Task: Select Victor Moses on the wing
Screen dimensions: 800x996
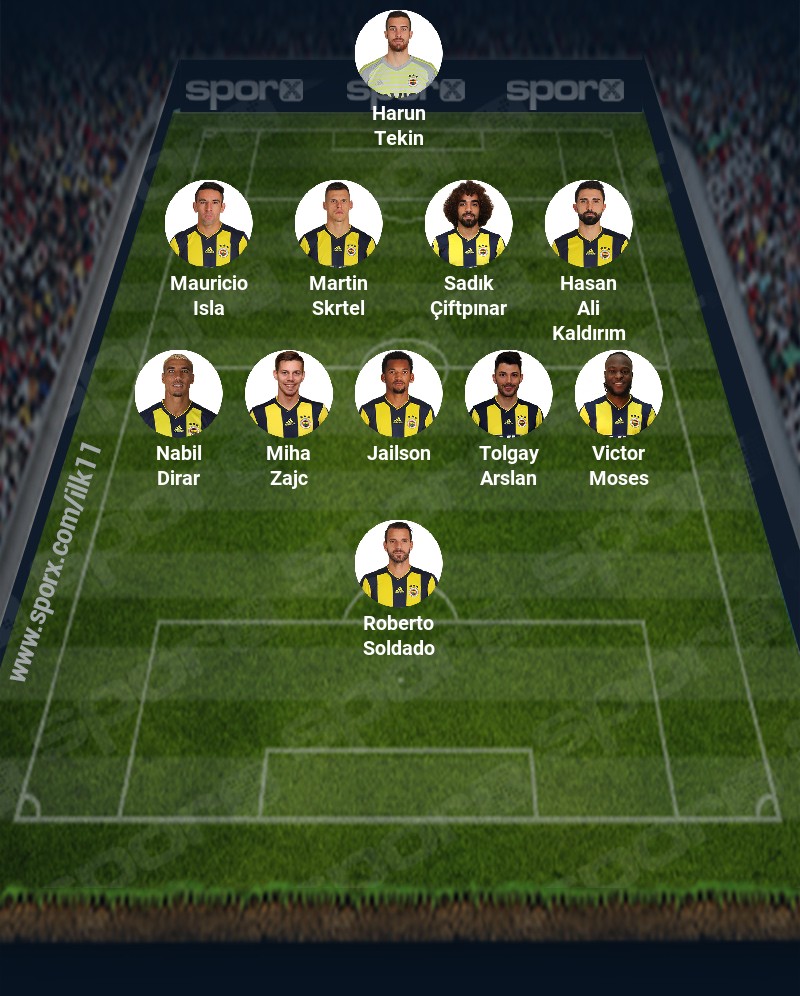Action: pyautogui.click(x=618, y=394)
